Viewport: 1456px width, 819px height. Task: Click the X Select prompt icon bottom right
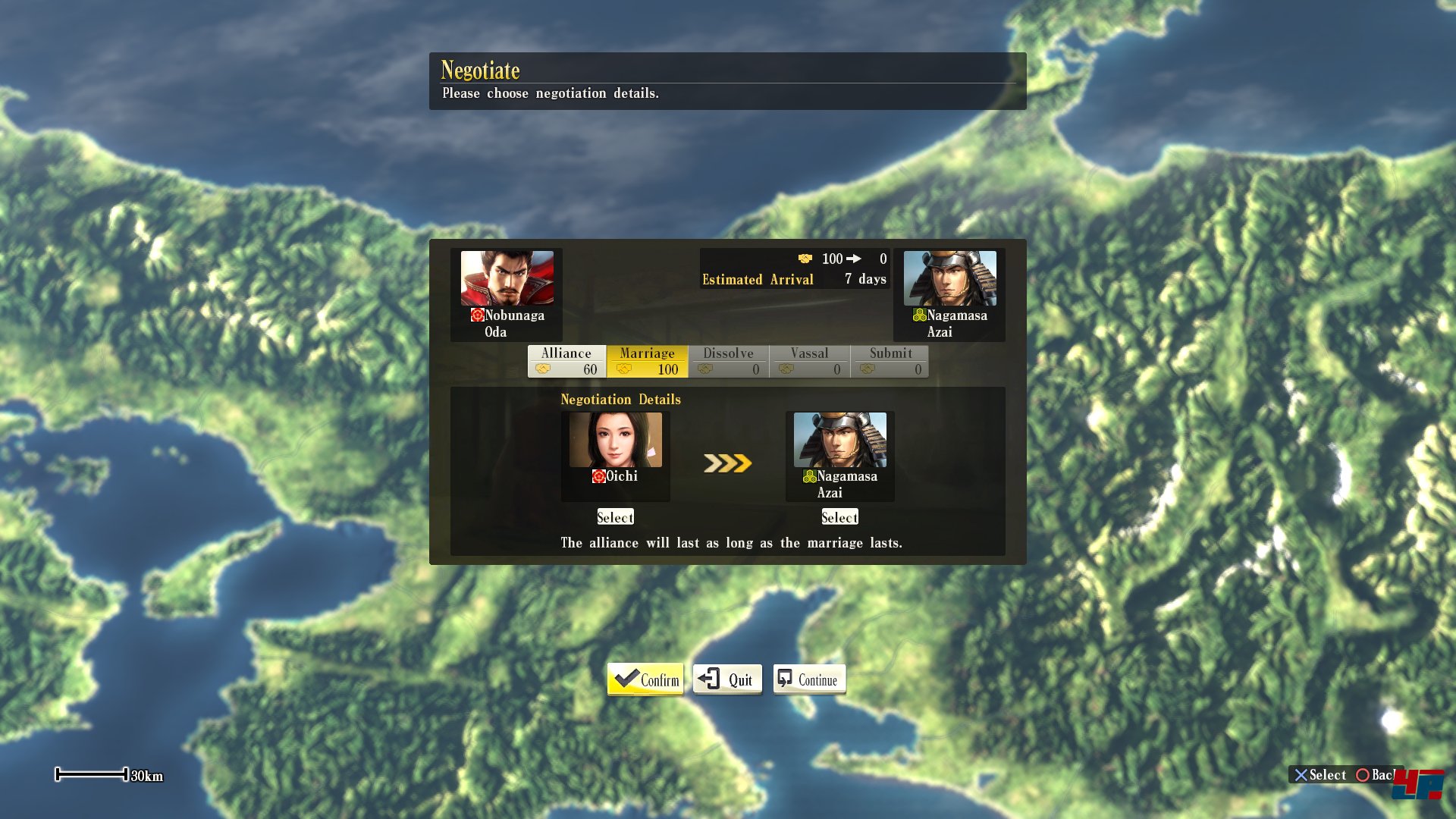point(1302,775)
